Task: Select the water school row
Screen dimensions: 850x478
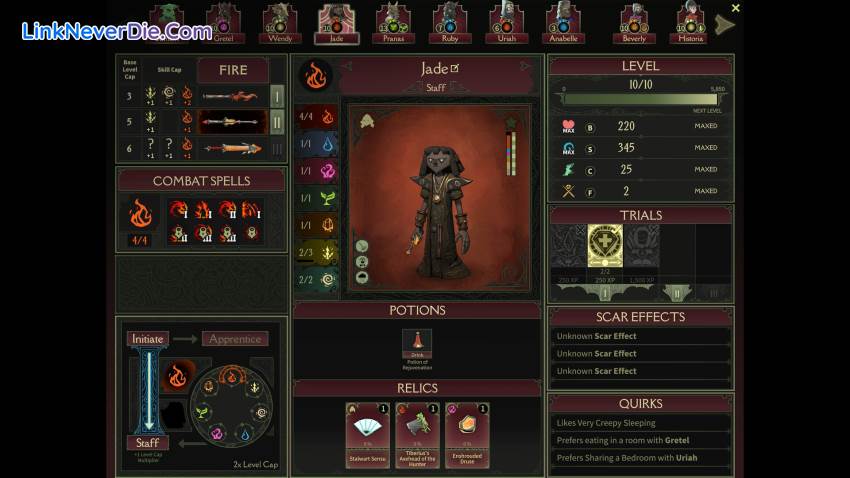Action: click(314, 144)
